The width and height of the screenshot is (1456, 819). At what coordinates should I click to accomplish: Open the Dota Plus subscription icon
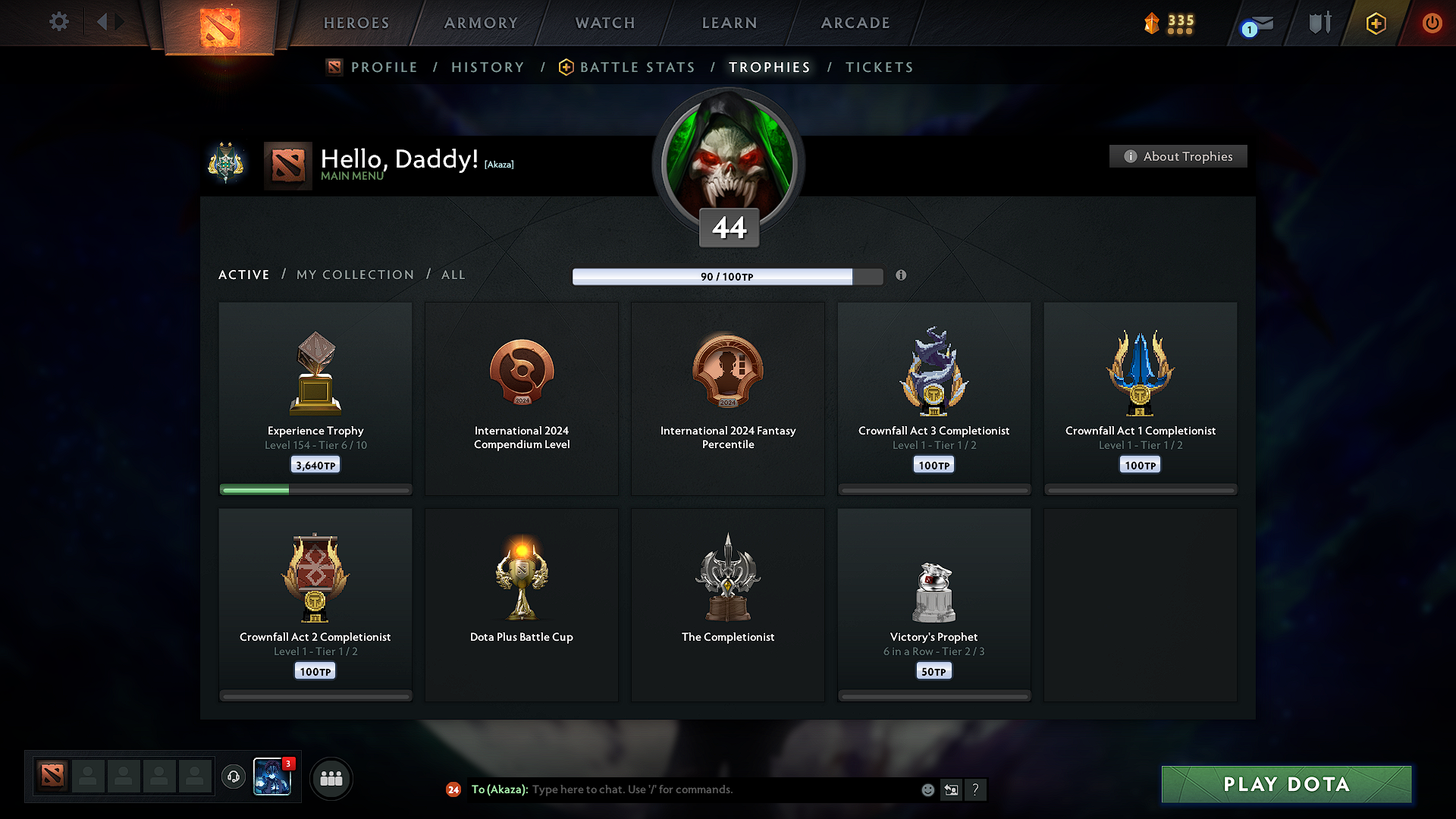1375,23
